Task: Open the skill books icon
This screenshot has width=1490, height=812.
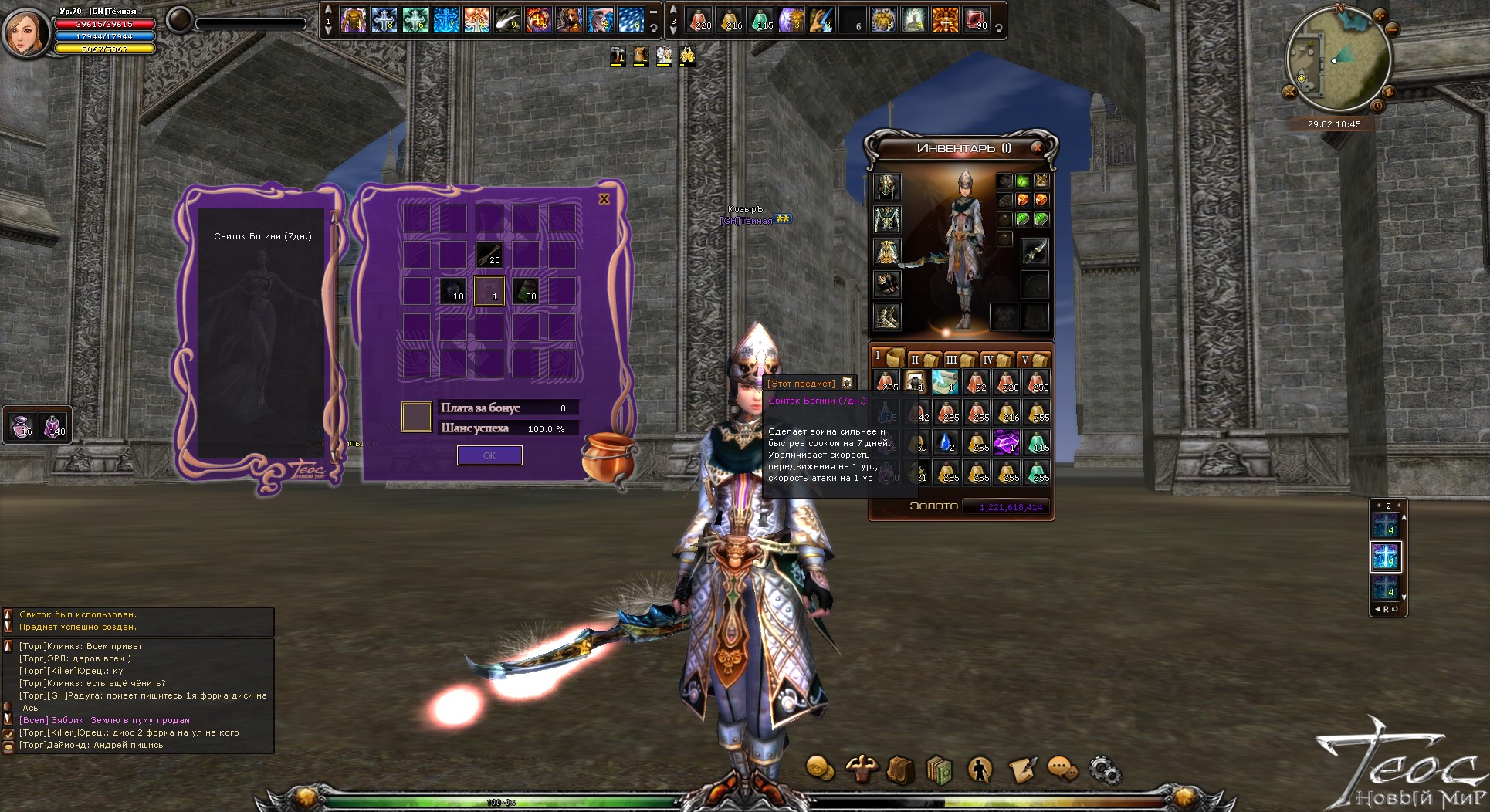Action: 940,770
